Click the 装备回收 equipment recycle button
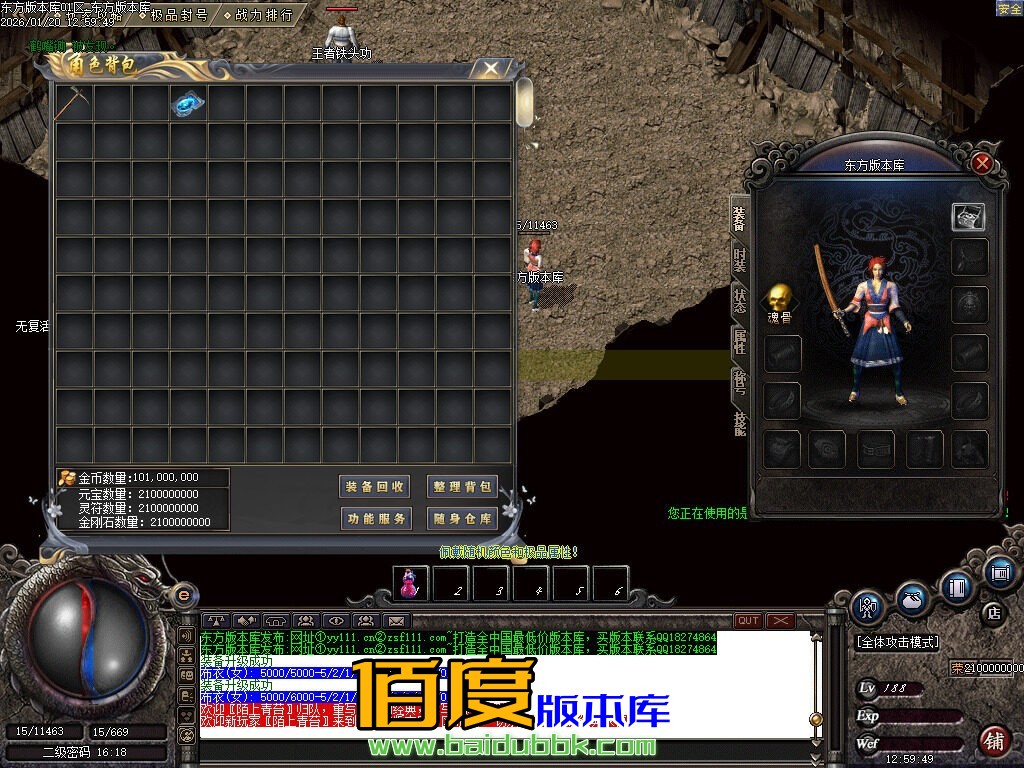This screenshot has height=768, width=1024. (x=375, y=487)
